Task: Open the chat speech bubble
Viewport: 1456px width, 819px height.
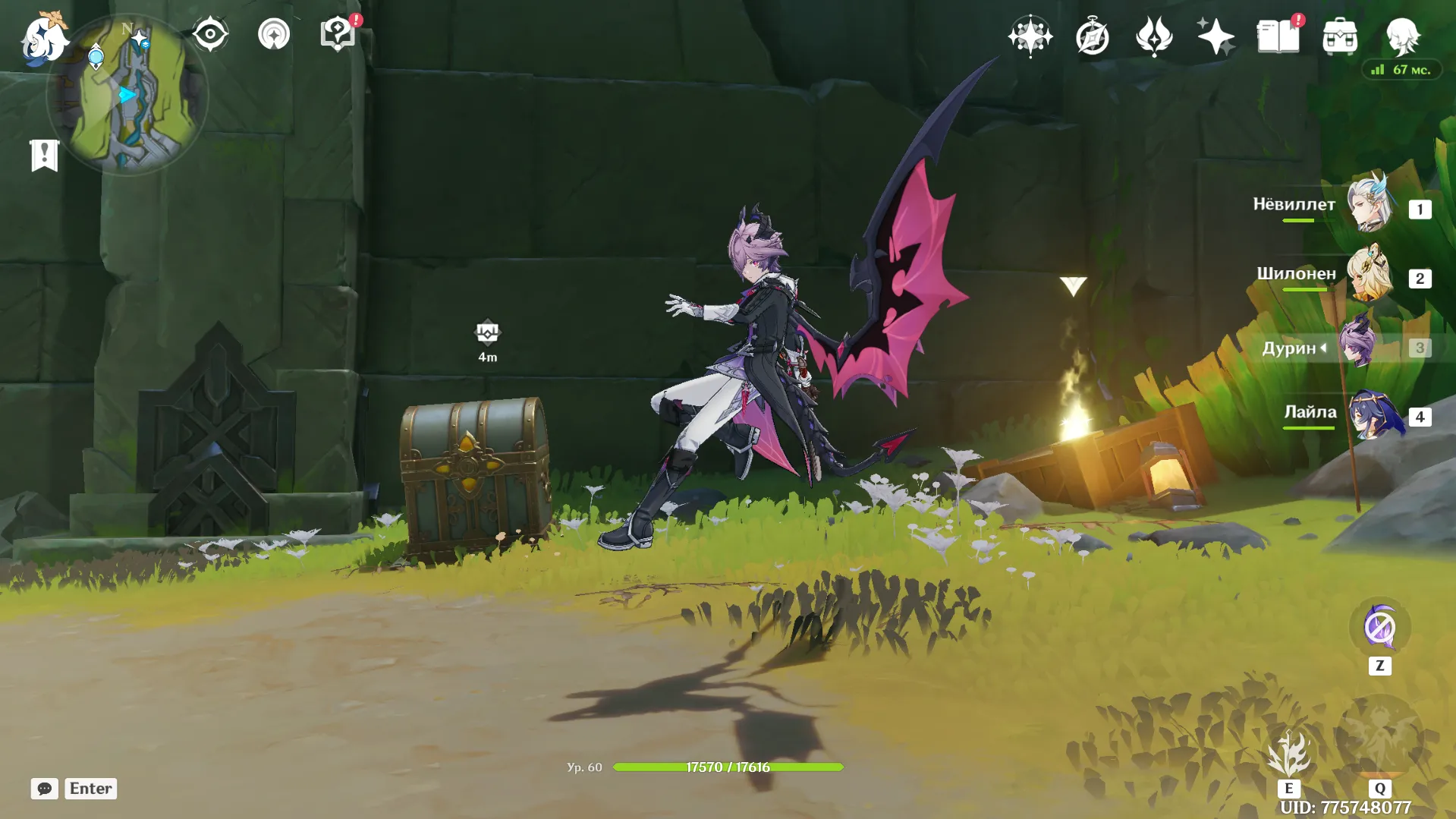Action: 45,789
